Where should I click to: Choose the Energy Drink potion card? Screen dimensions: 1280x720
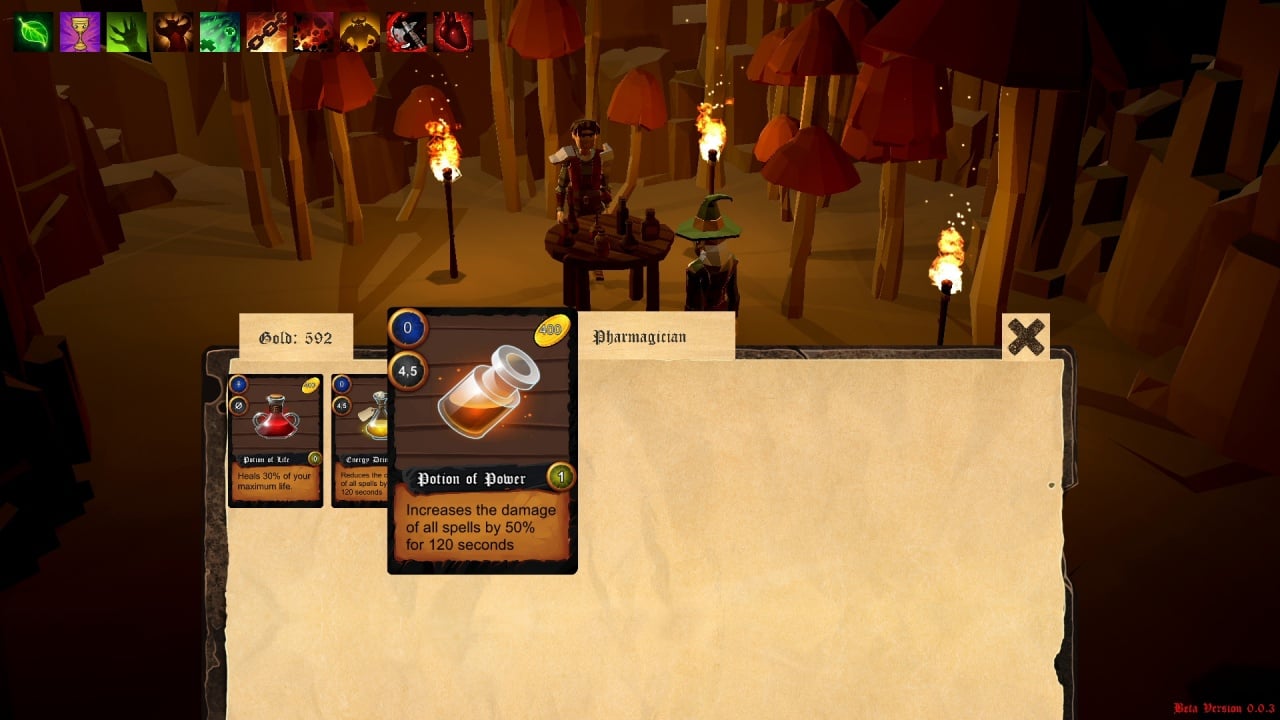(x=359, y=440)
